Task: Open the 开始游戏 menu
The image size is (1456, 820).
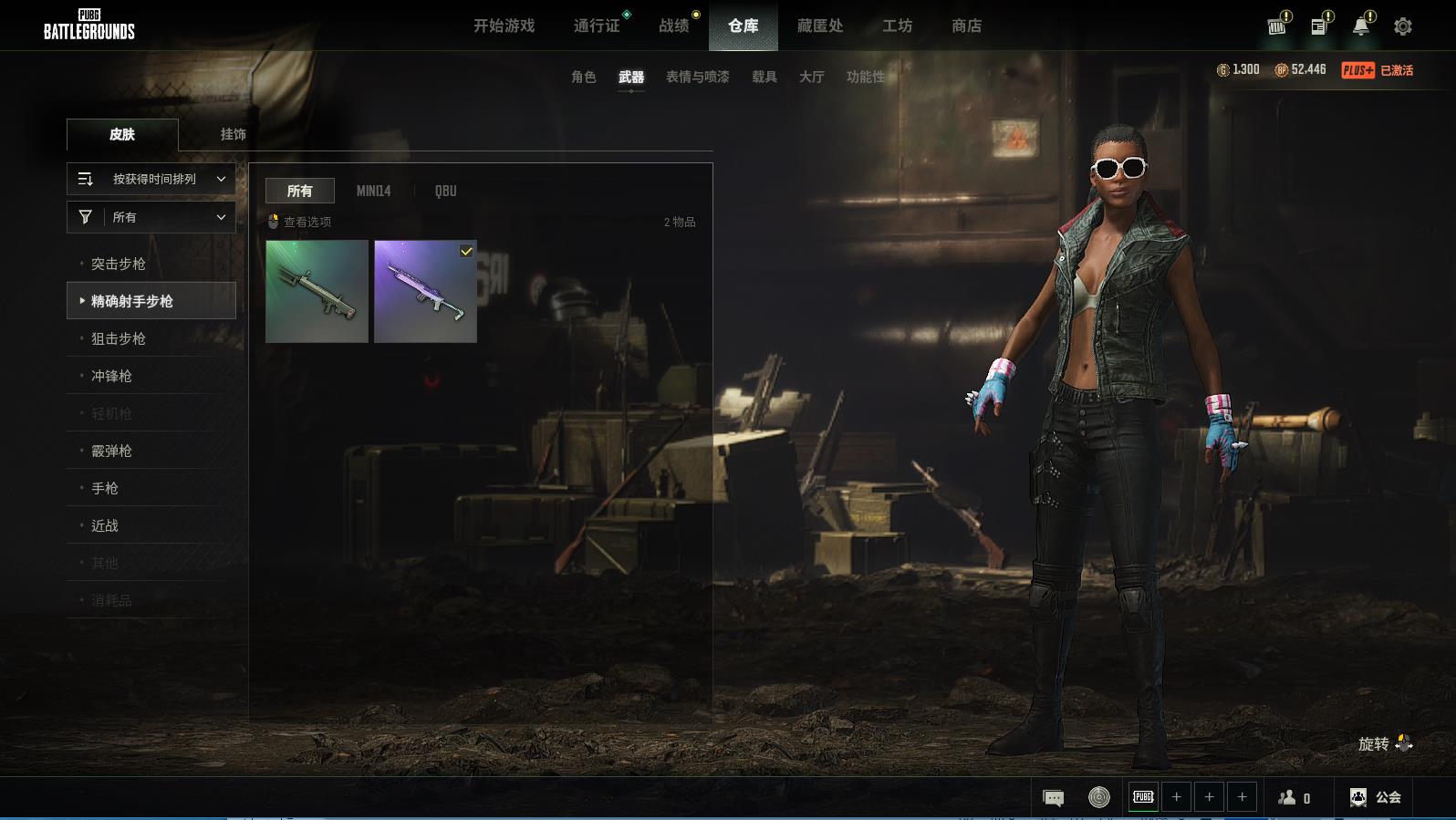Action: (504, 26)
